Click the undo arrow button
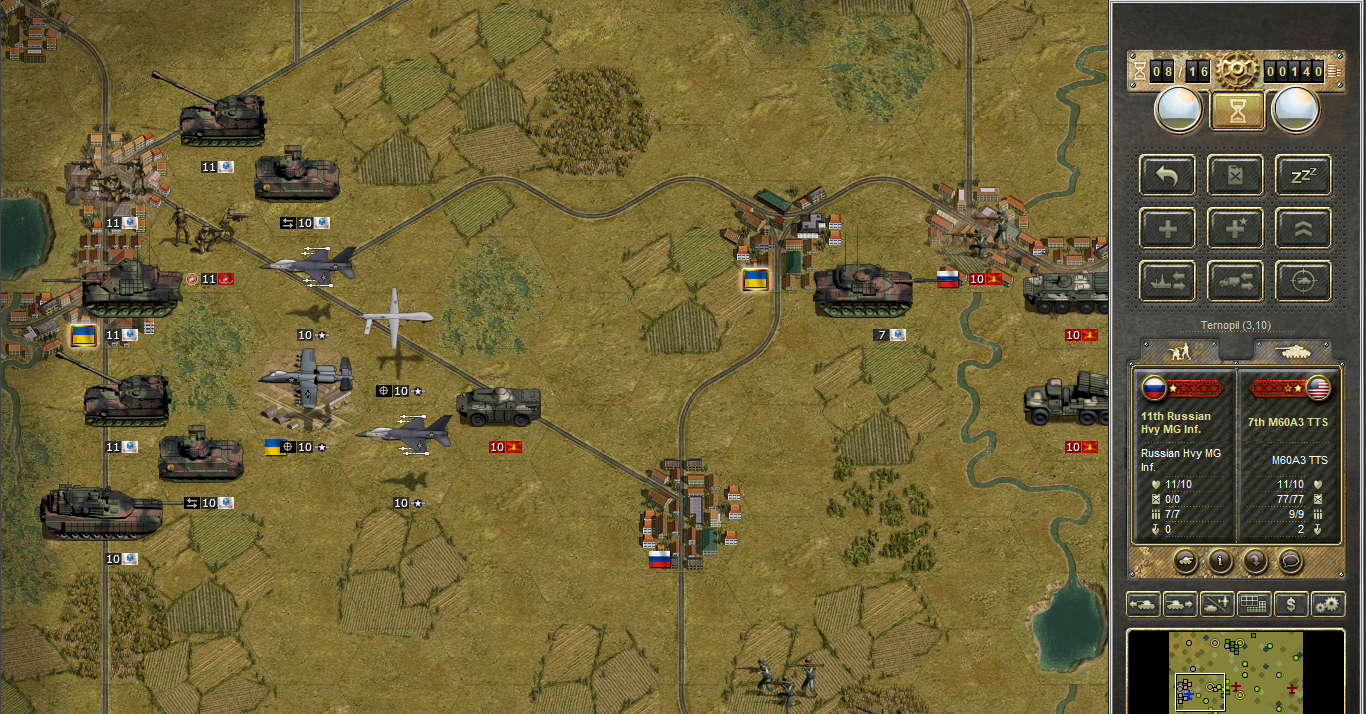Image resolution: width=1366 pixels, height=714 pixels. [x=1167, y=176]
